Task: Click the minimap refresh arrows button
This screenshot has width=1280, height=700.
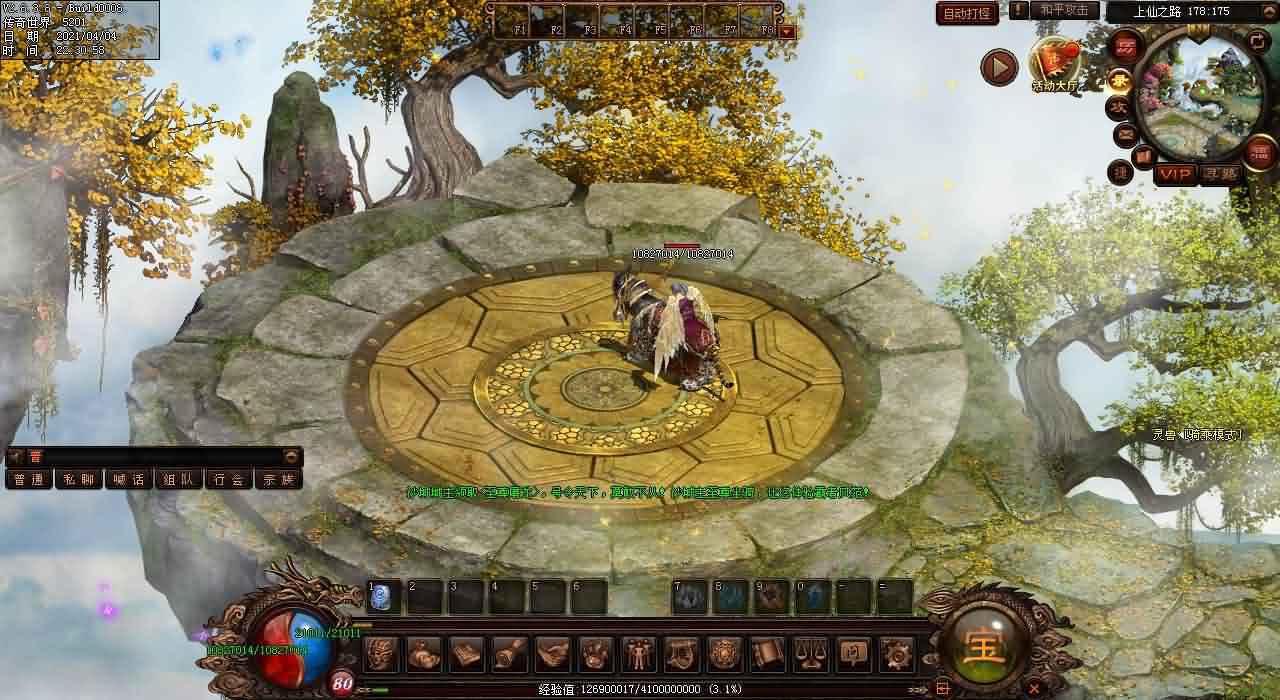Action: click(1257, 41)
